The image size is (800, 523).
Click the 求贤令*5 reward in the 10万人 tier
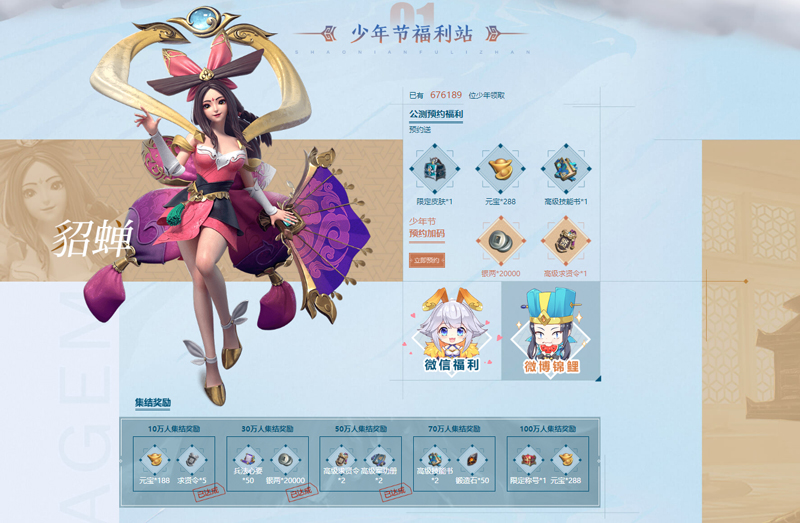(x=194, y=460)
